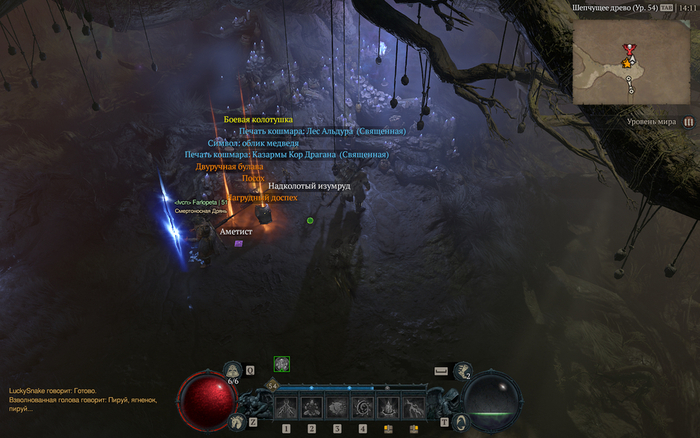Activate the spiral swirl skill in slot 4
This screenshot has height=438, width=700.
click(x=361, y=407)
